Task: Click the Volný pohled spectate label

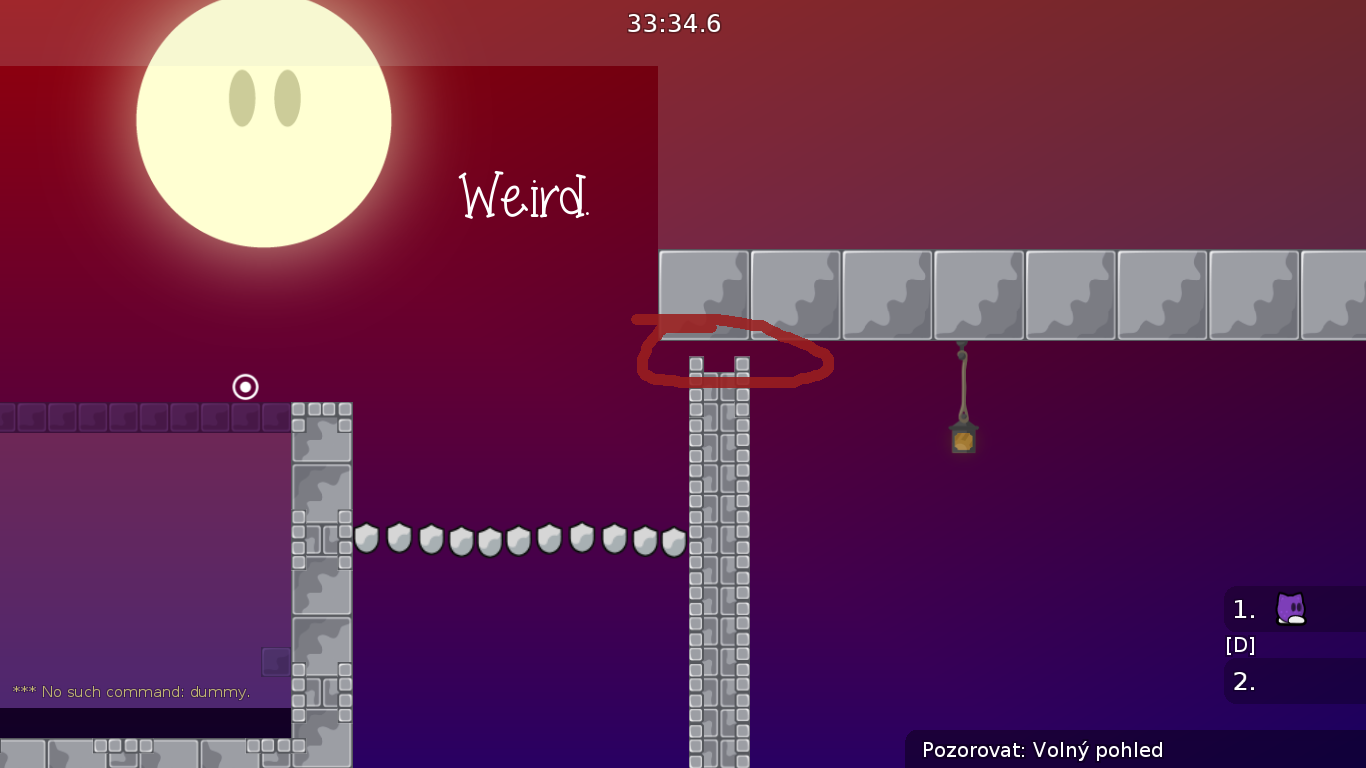Action: (1099, 749)
